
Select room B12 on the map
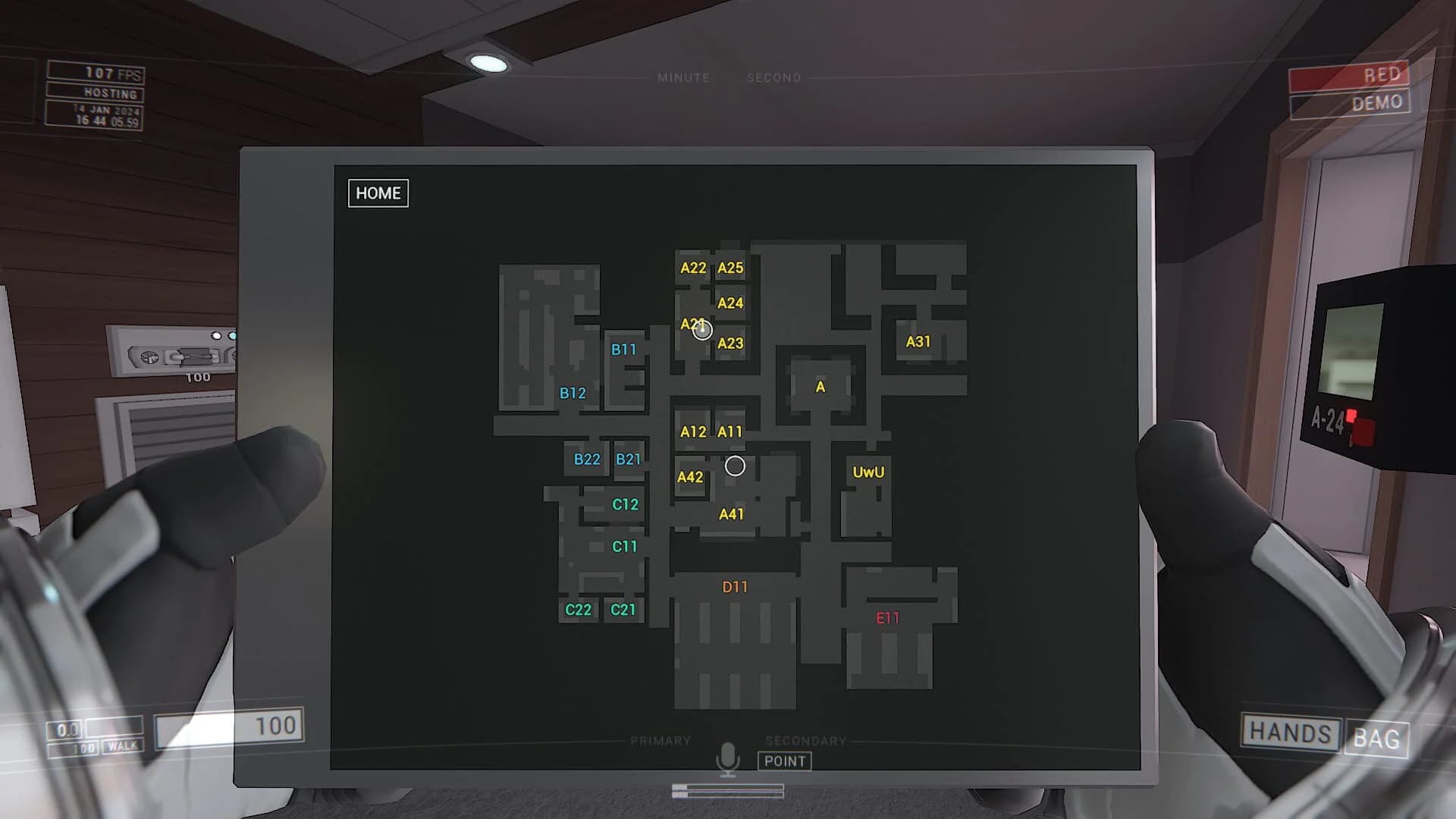click(x=572, y=393)
